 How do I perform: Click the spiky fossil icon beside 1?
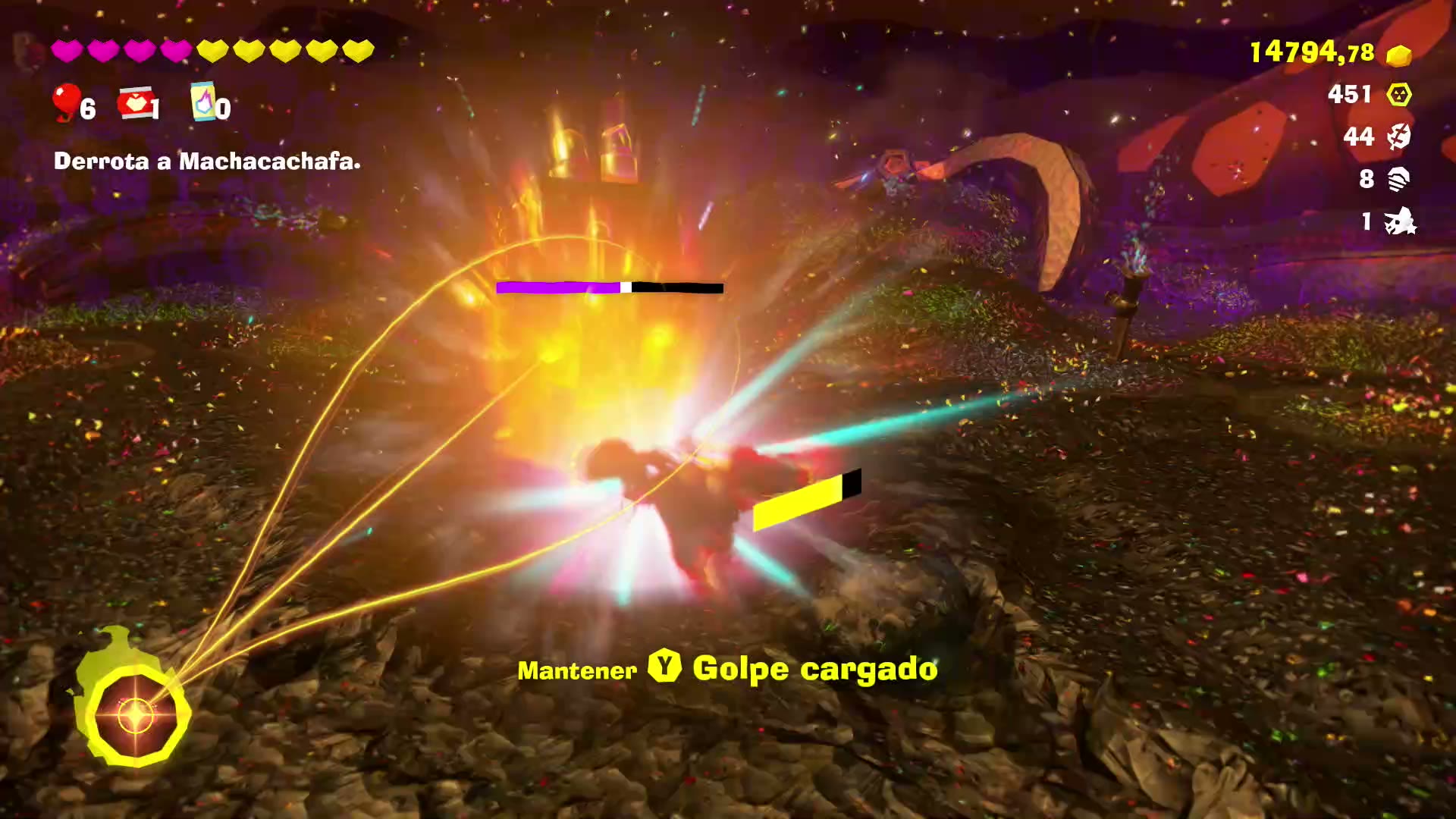click(1399, 221)
